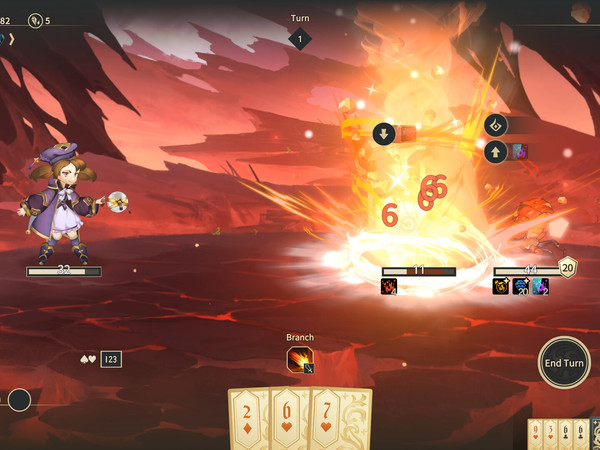Viewport: 600px width, 450px height.
Task: End the current turn
Action: point(563,362)
